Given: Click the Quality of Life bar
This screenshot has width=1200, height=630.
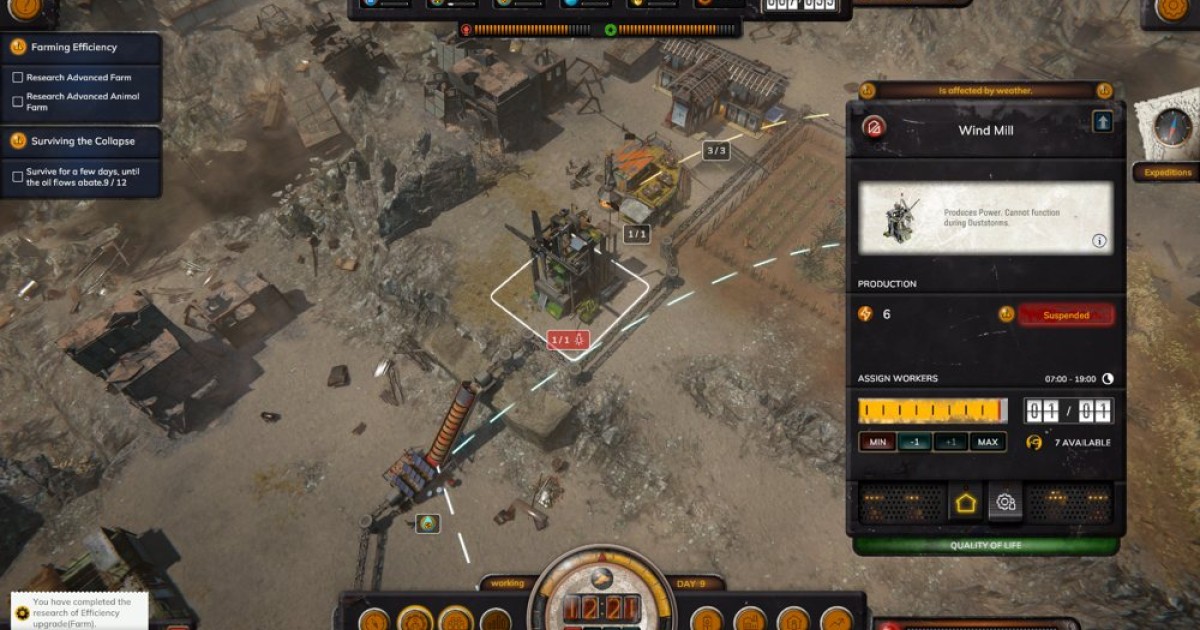Looking at the screenshot, I should [x=985, y=546].
